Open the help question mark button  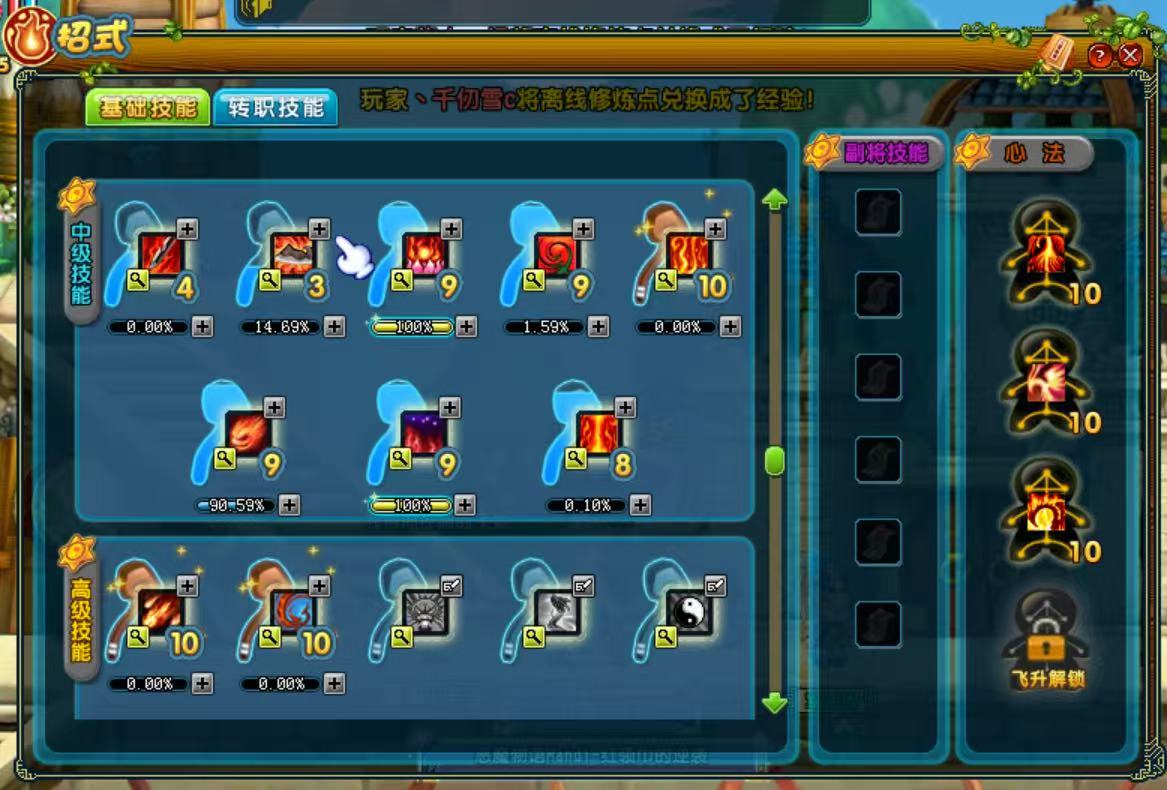point(1100,55)
